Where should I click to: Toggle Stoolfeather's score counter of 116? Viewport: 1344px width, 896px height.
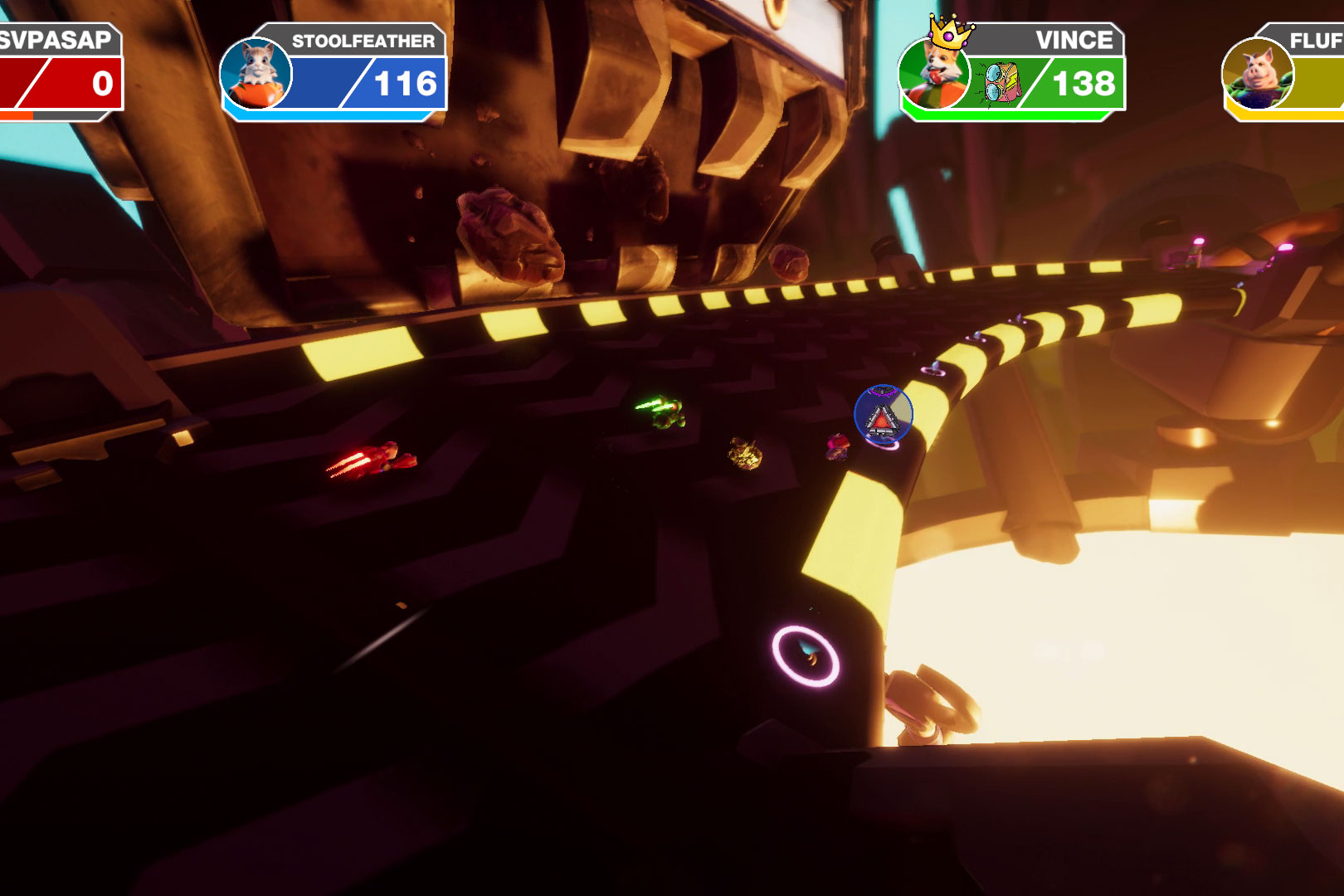406,83
